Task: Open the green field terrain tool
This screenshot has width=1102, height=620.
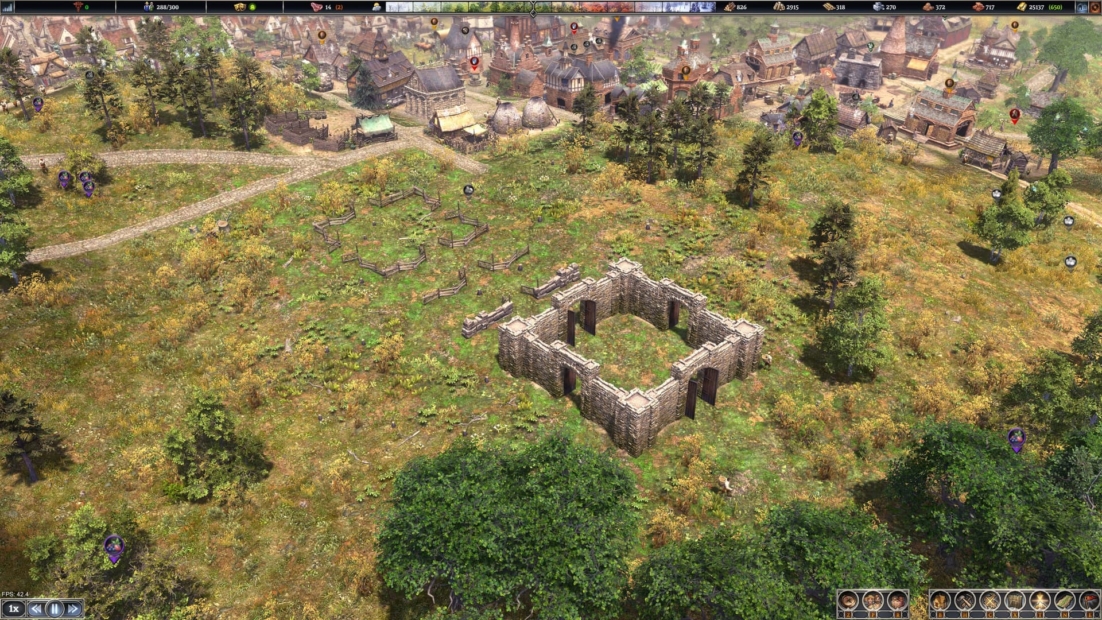Action: click(1065, 601)
